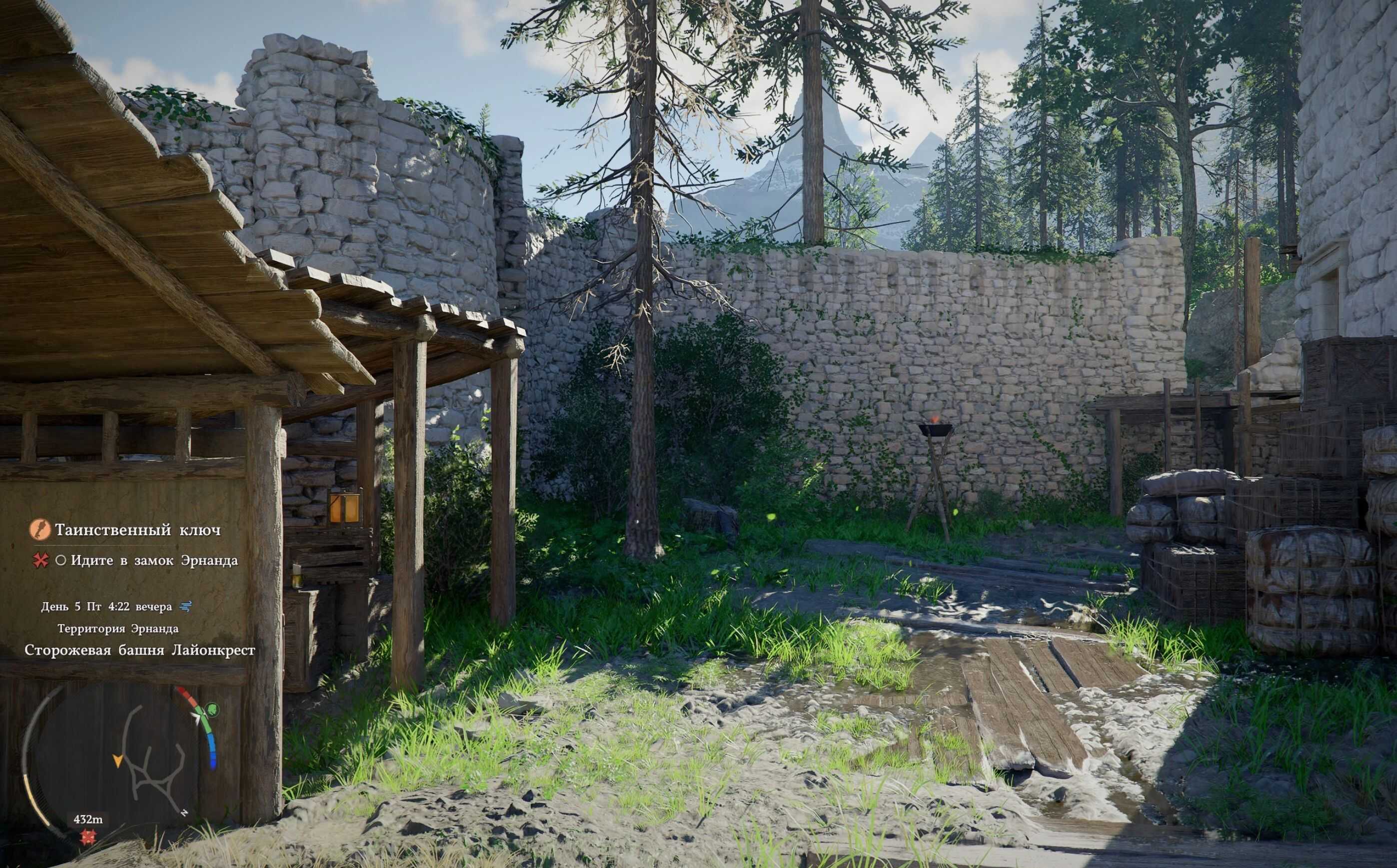Viewport: 1397px width, 868px height.
Task: Select the green head icon beside the minimap
Action: tap(212, 709)
